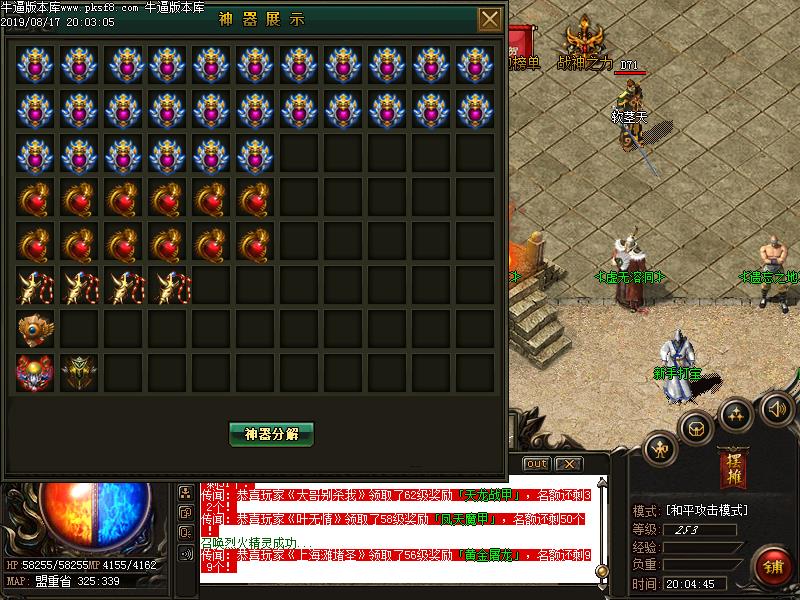Open the round character figure icon
The height and width of the screenshot is (600, 800).
[x=660, y=450]
